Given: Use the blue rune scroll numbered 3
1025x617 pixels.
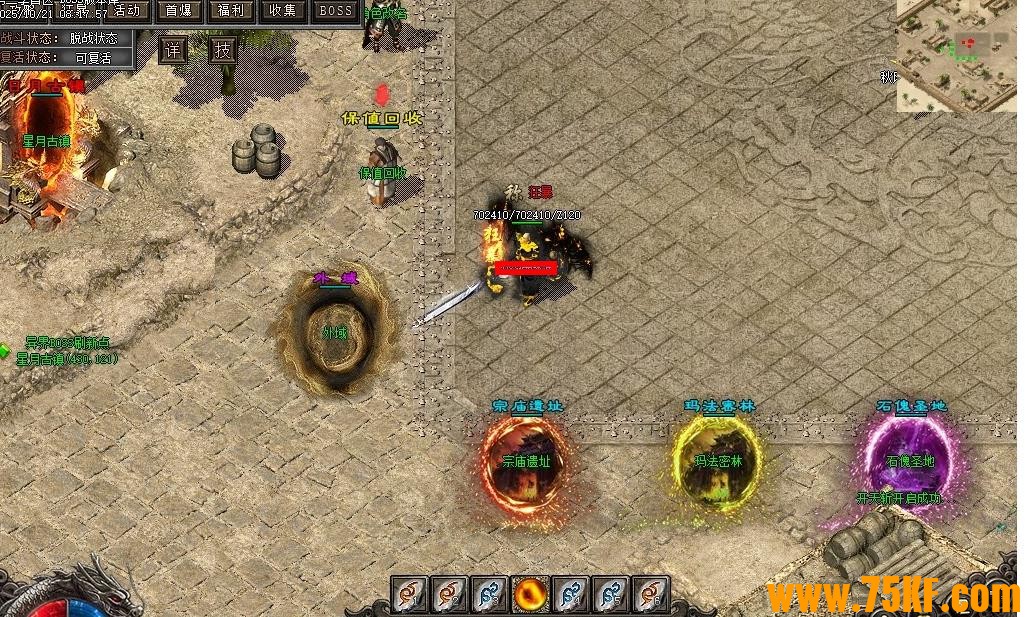Looking at the screenshot, I should point(489,594).
